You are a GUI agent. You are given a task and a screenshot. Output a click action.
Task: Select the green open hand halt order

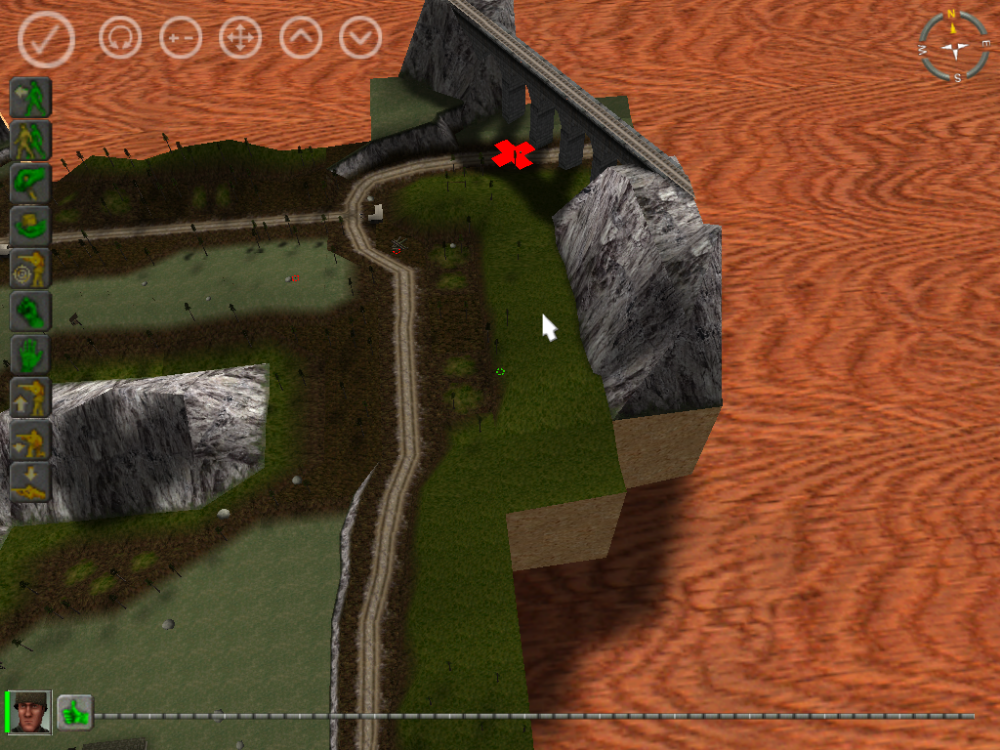coord(31,355)
